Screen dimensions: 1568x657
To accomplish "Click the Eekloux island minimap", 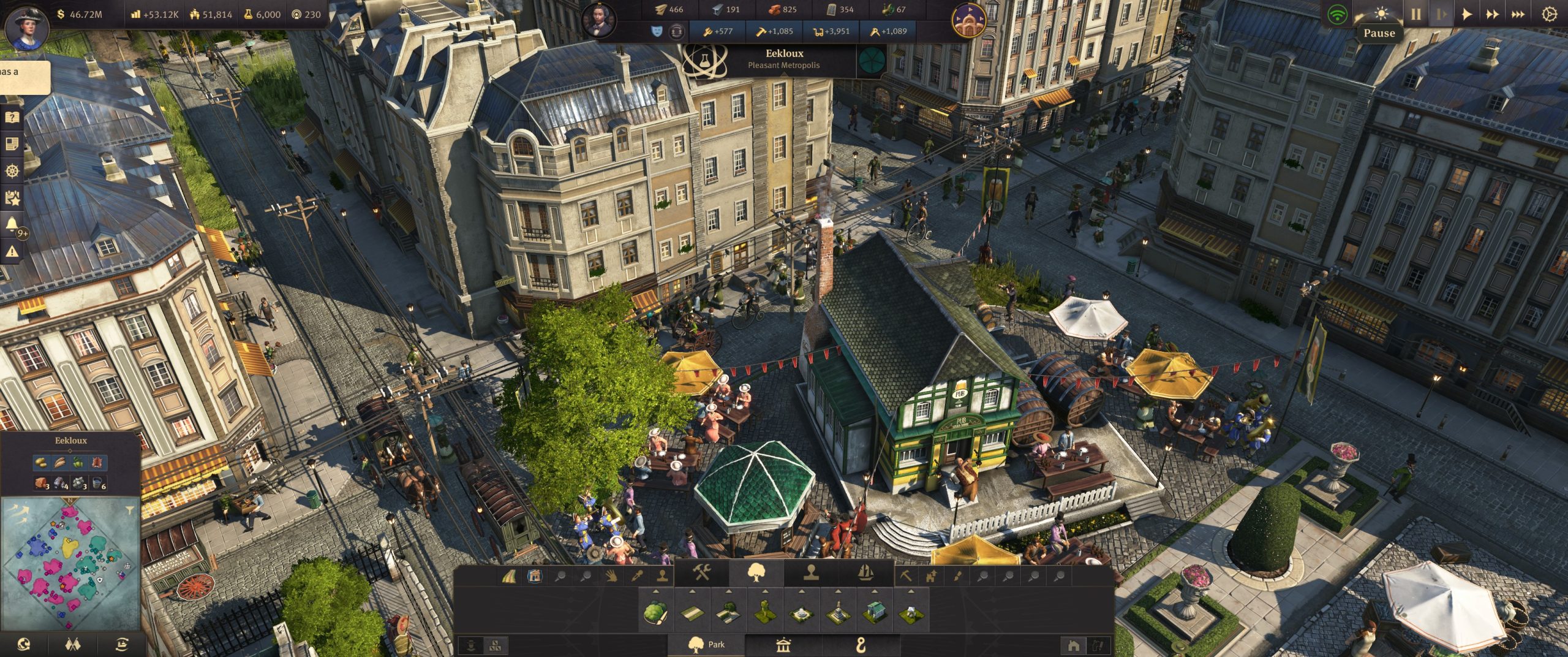I will tap(69, 564).
